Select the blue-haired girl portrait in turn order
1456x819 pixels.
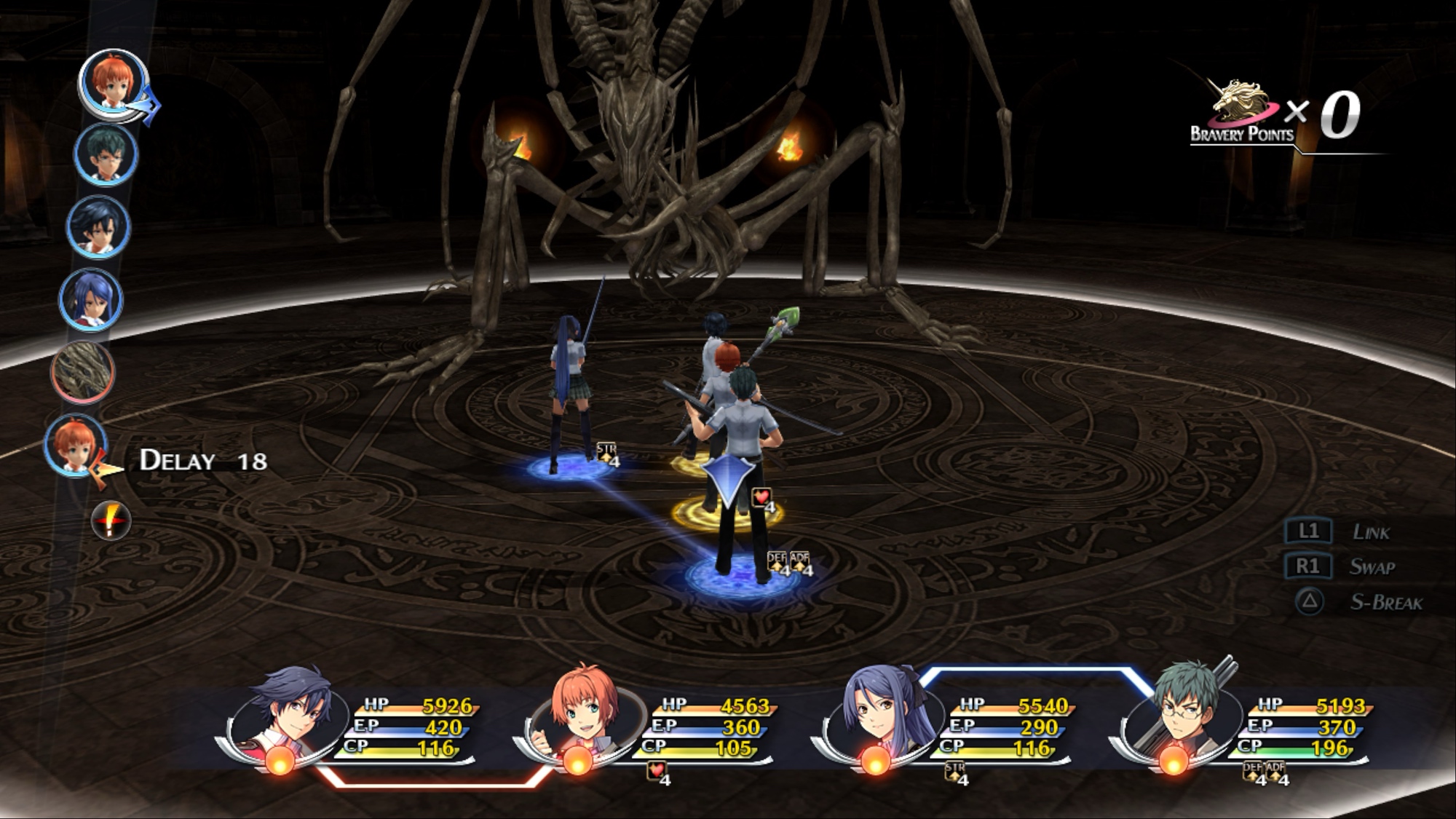92,299
